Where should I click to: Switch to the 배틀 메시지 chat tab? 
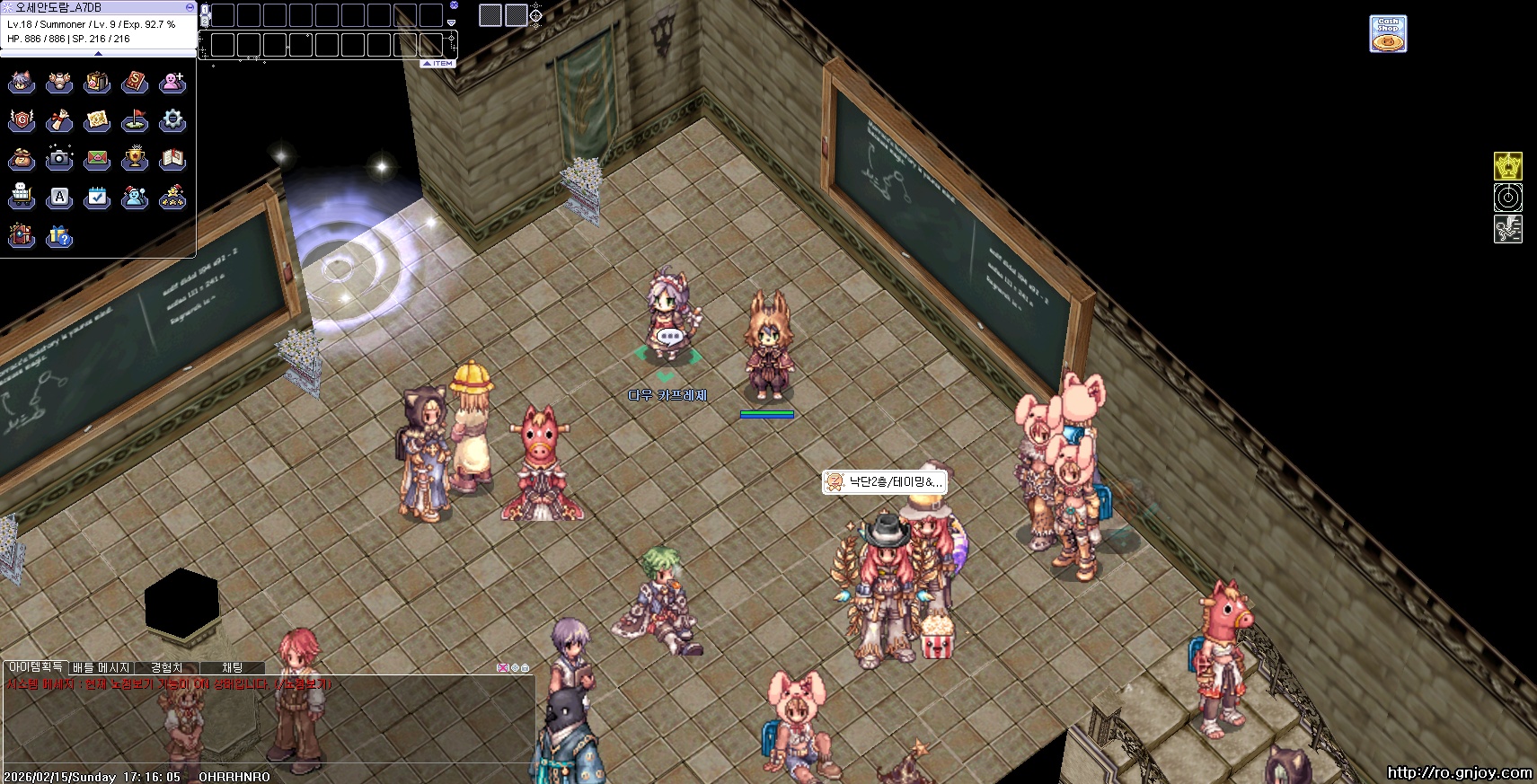tap(102, 667)
